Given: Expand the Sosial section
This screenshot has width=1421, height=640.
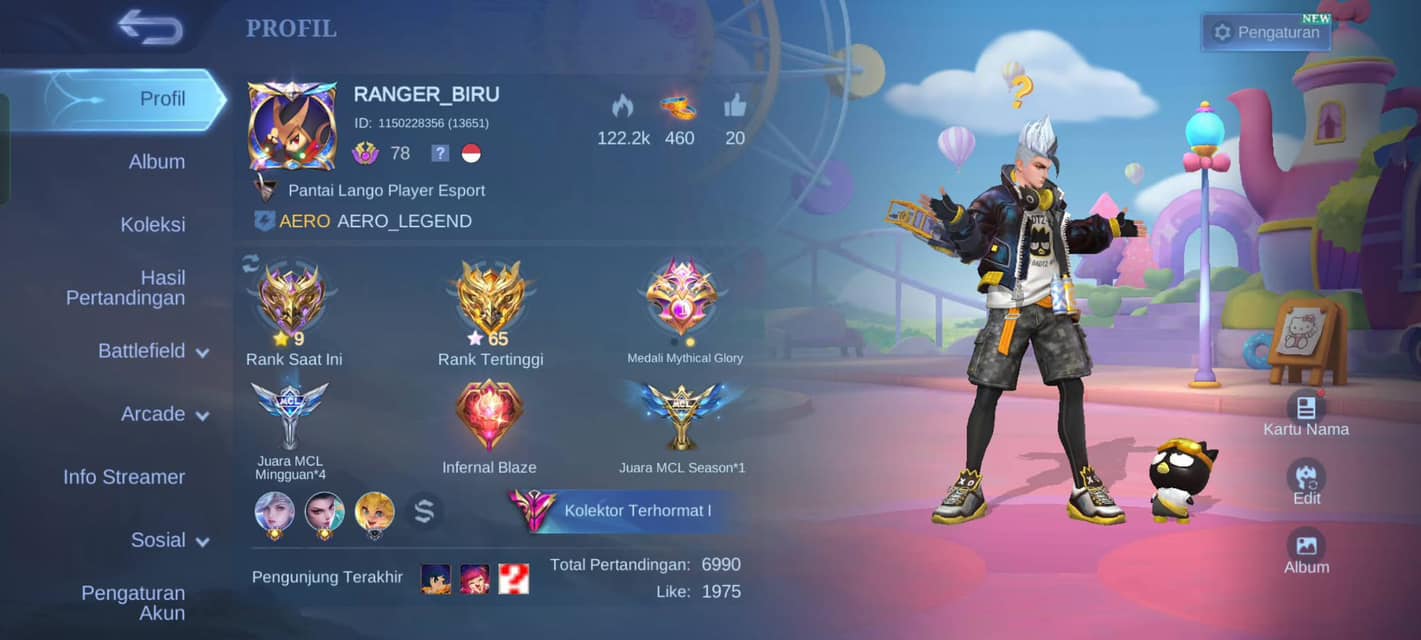Looking at the screenshot, I should pyautogui.click(x=169, y=540).
